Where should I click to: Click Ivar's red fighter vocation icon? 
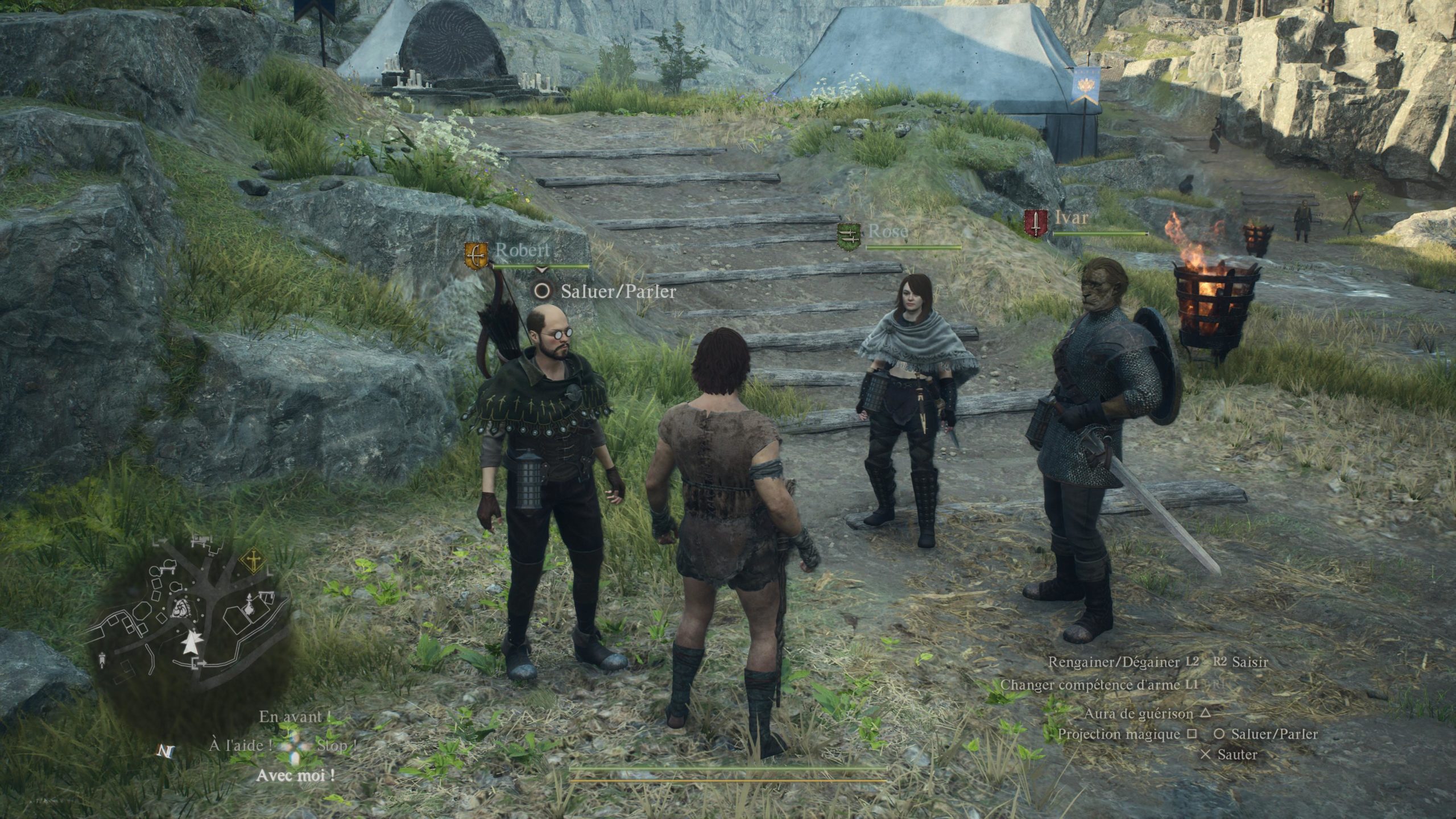coord(1035,224)
